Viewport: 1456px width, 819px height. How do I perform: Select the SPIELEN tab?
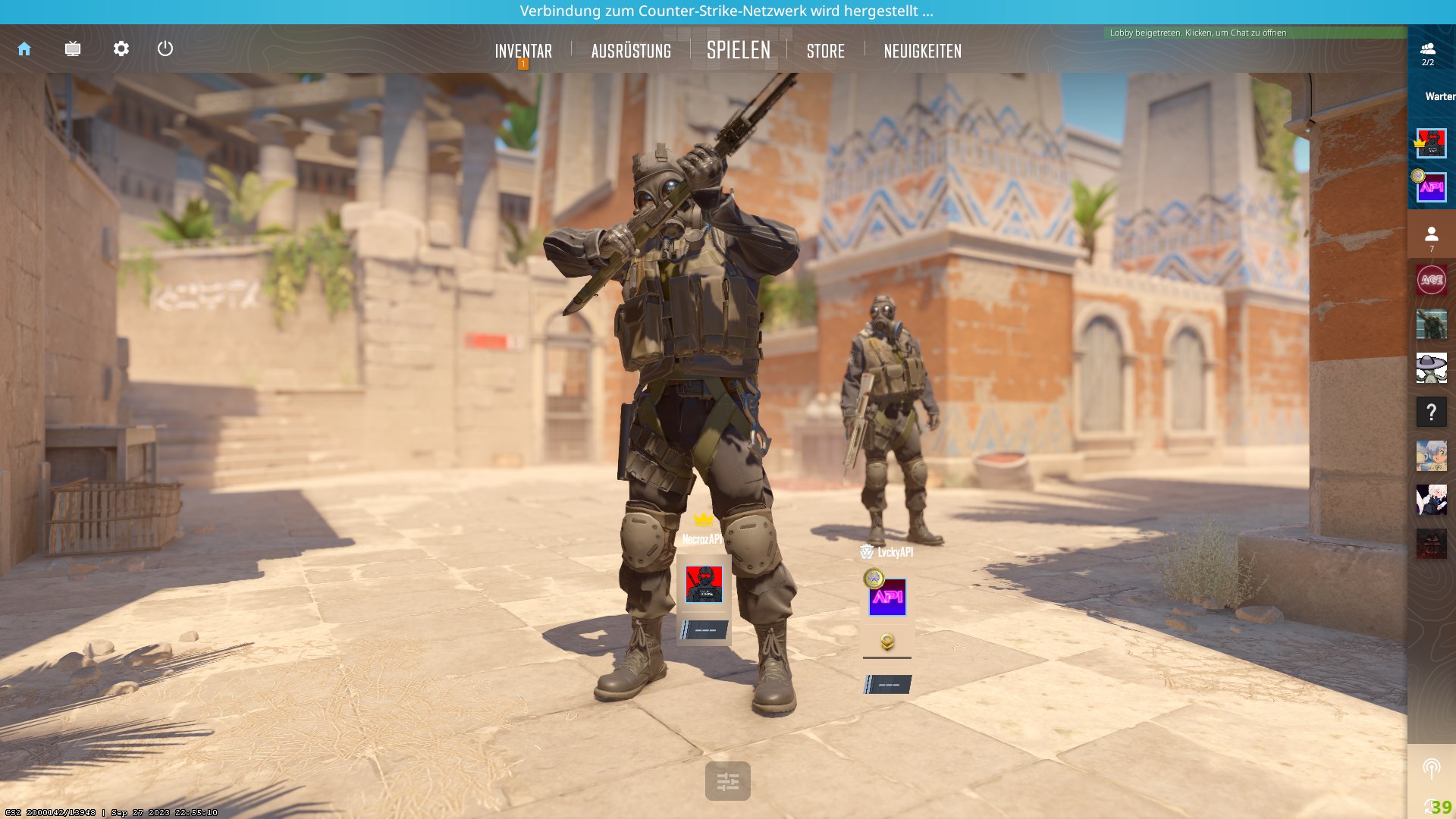pos(739,51)
